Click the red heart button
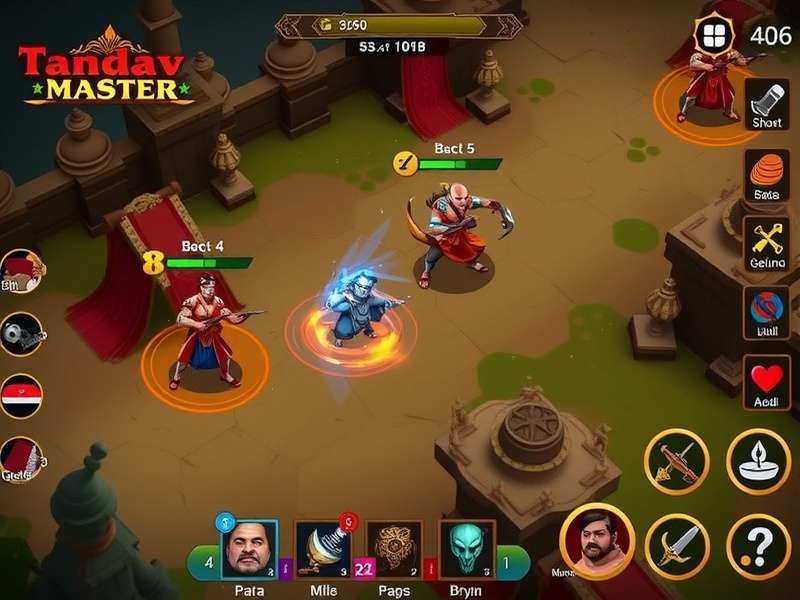The height and width of the screenshot is (600, 800). click(x=767, y=381)
